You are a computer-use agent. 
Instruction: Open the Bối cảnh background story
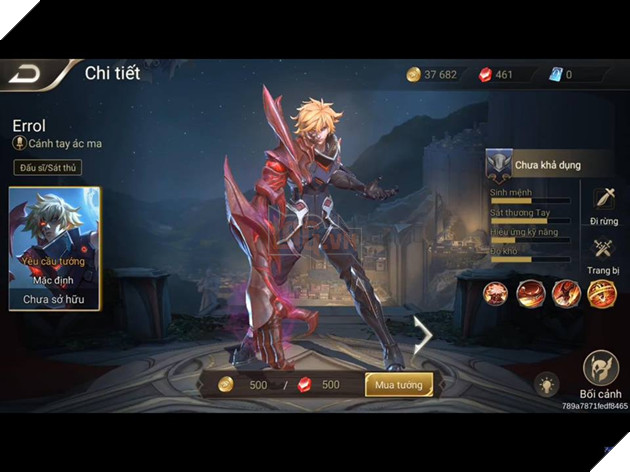(x=600, y=371)
